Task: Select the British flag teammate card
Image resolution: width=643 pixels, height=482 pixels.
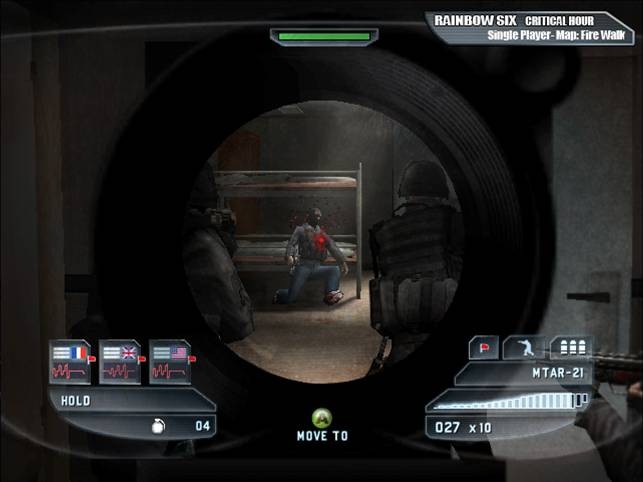Action: (120, 362)
